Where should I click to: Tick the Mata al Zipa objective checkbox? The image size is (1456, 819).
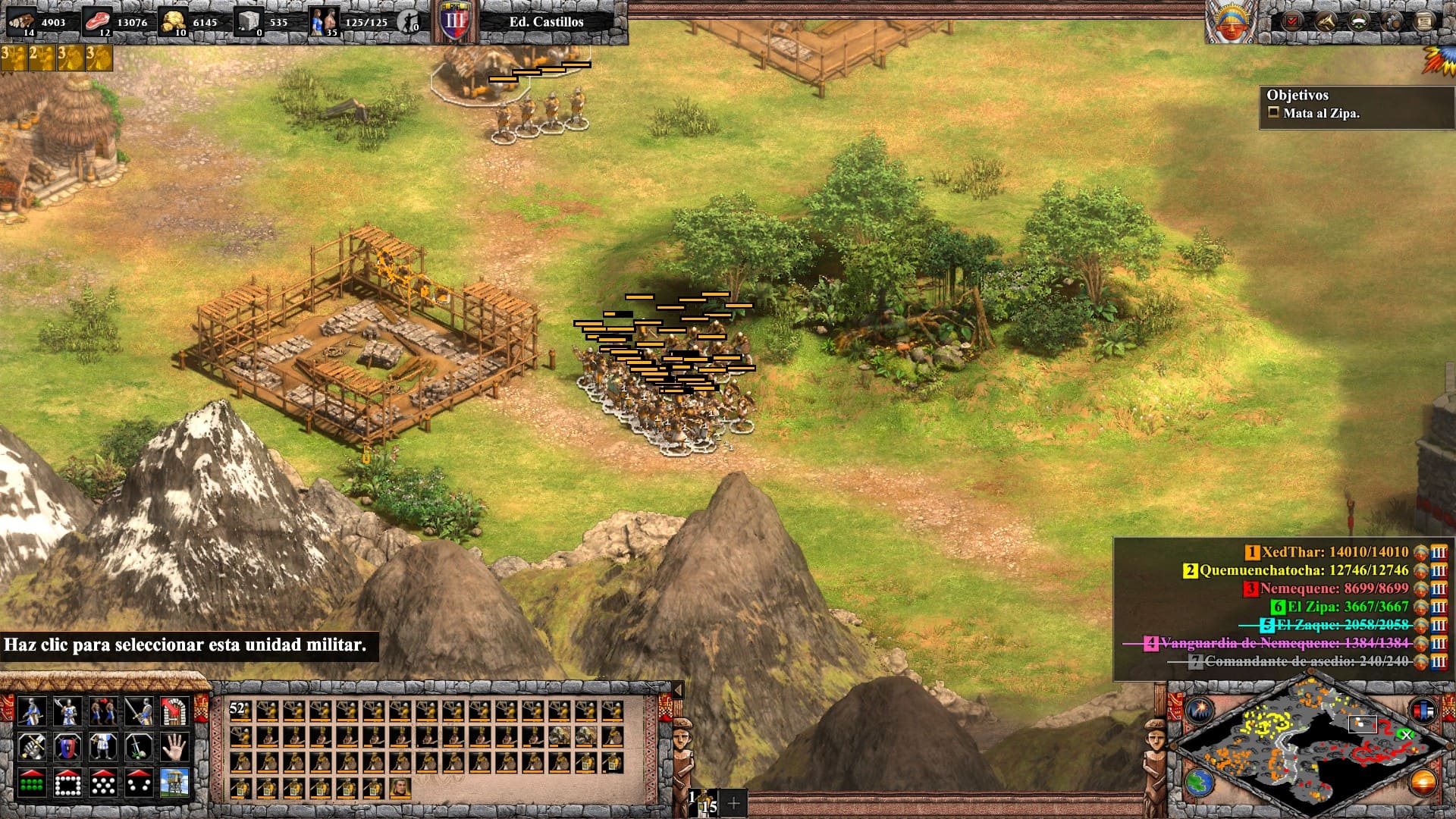click(1274, 113)
